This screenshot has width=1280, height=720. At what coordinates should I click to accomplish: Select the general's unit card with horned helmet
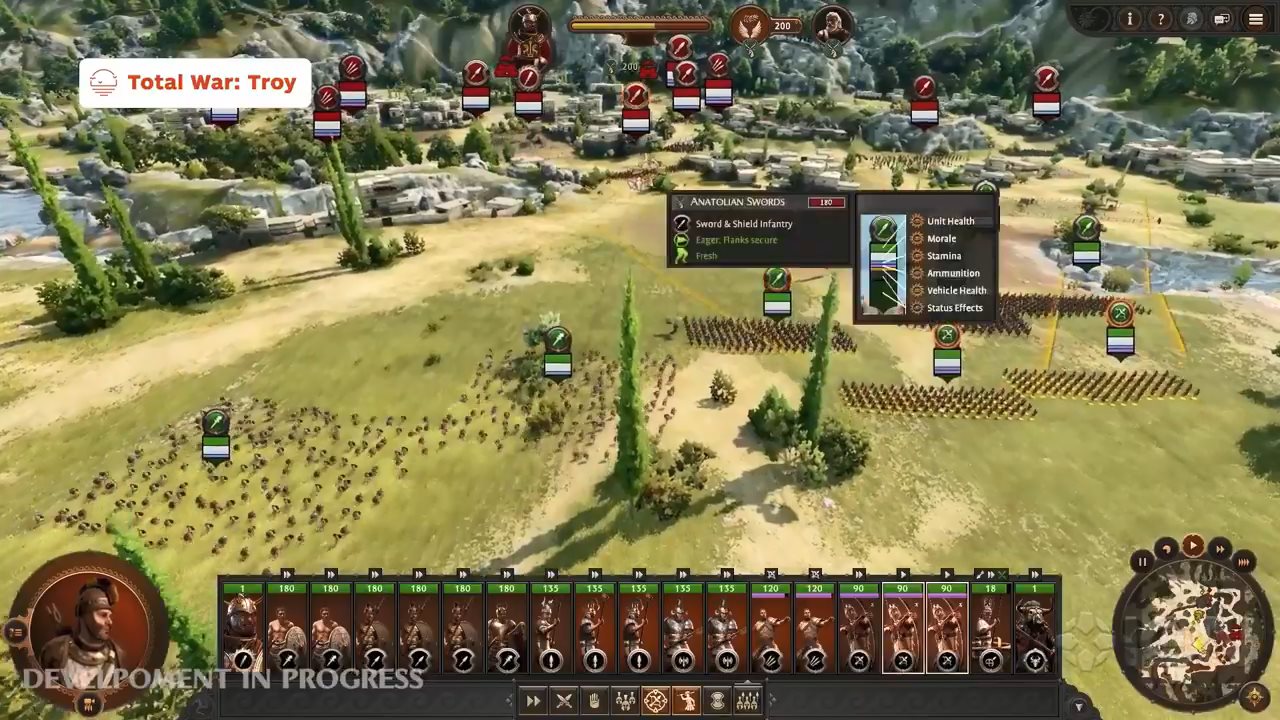(242, 628)
